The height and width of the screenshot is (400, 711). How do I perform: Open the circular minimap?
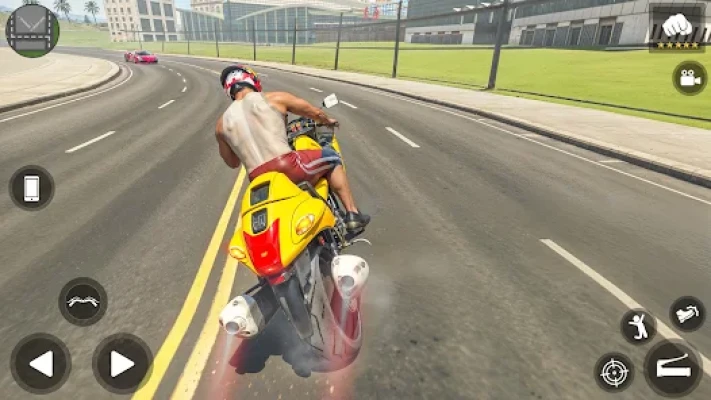[x=32, y=29]
